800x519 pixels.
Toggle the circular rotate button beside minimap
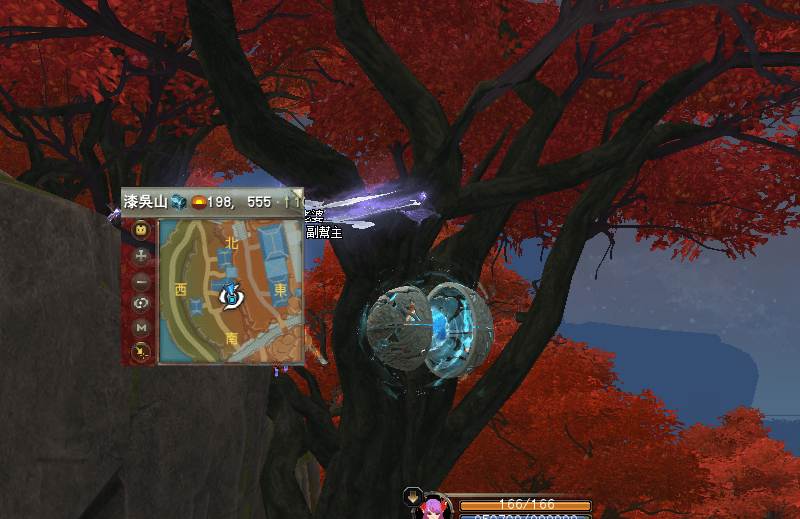click(141, 303)
